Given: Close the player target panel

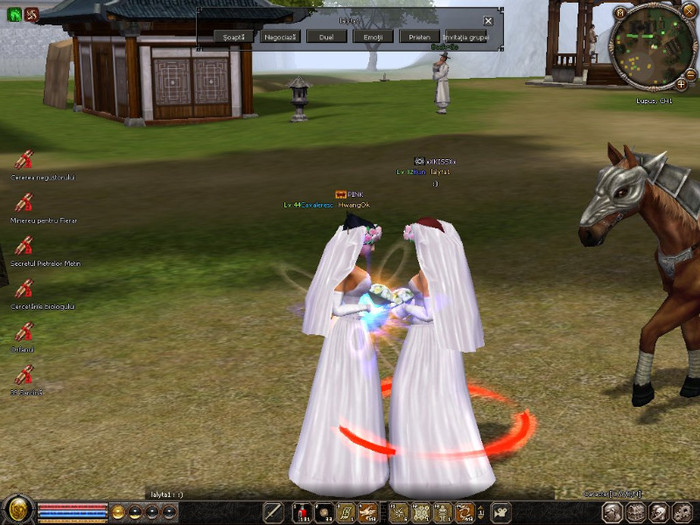Looking at the screenshot, I should tap(488, 21).
